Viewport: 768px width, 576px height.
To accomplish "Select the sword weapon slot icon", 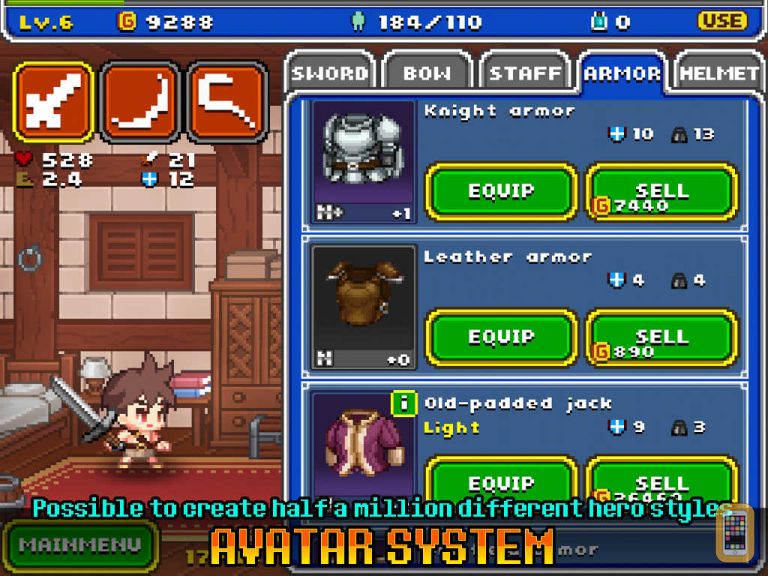I will tap(54, 101).
